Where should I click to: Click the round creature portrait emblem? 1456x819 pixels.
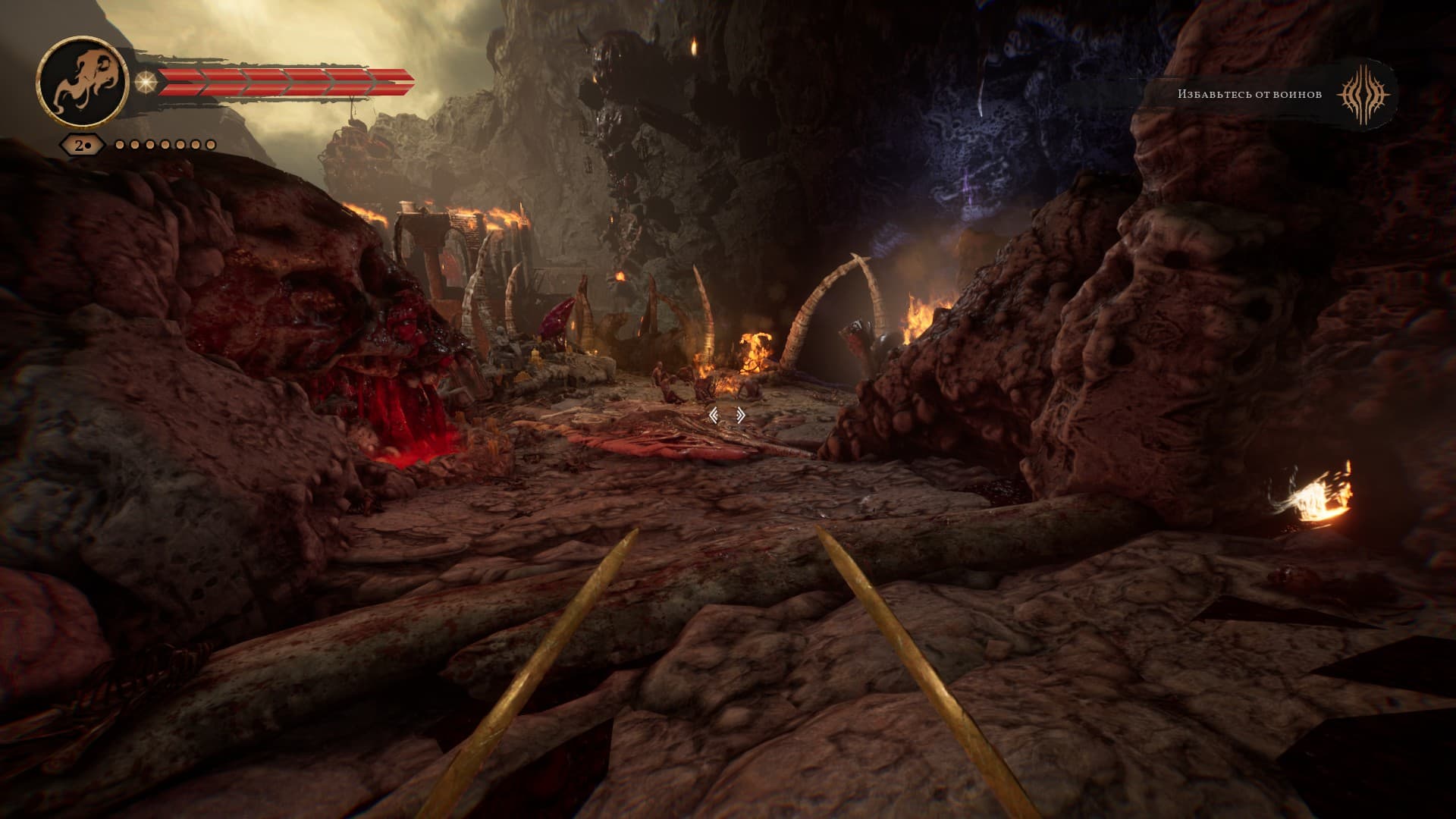(81, 82)
